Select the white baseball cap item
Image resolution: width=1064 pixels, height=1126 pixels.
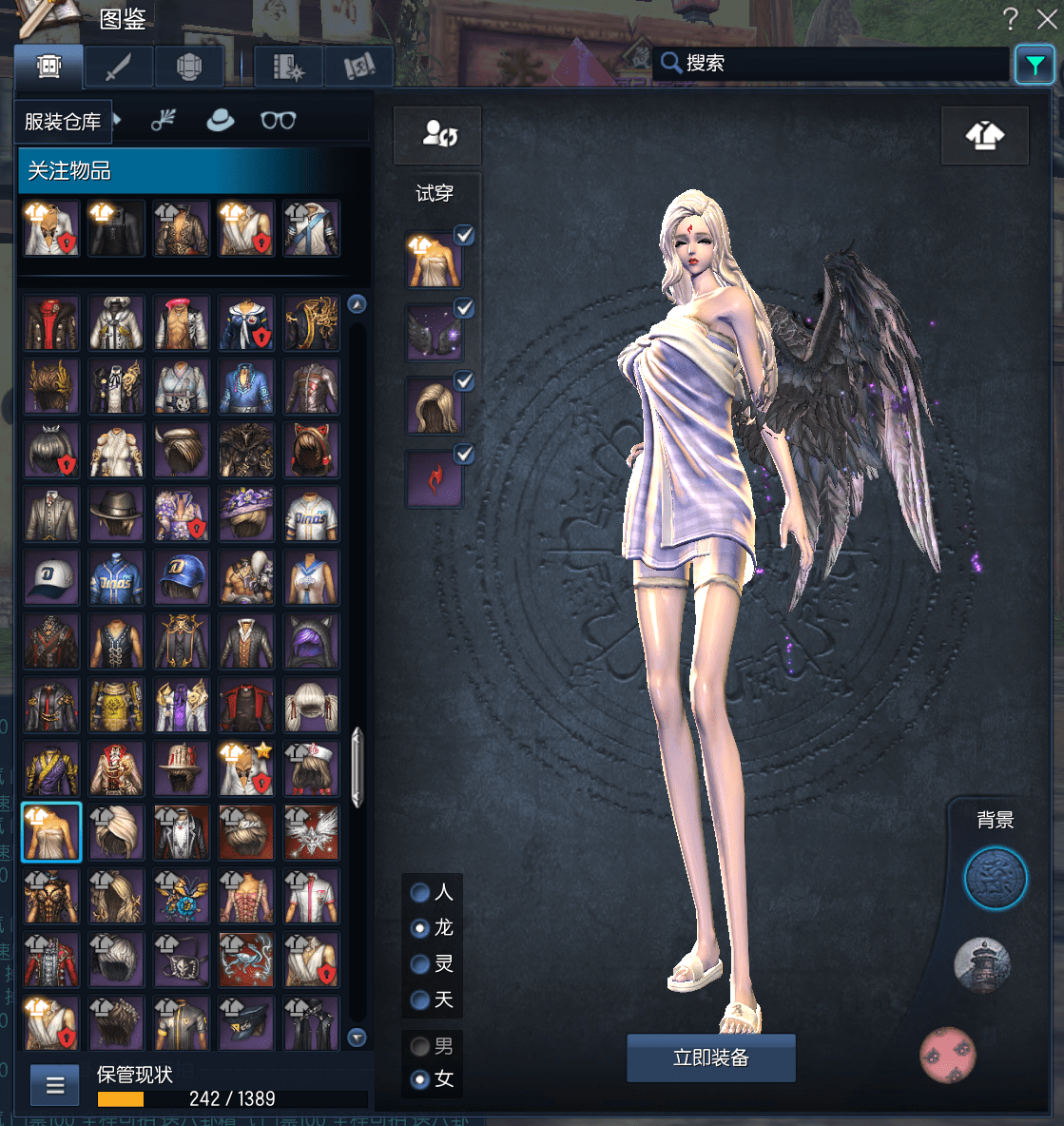click(51, 577)
